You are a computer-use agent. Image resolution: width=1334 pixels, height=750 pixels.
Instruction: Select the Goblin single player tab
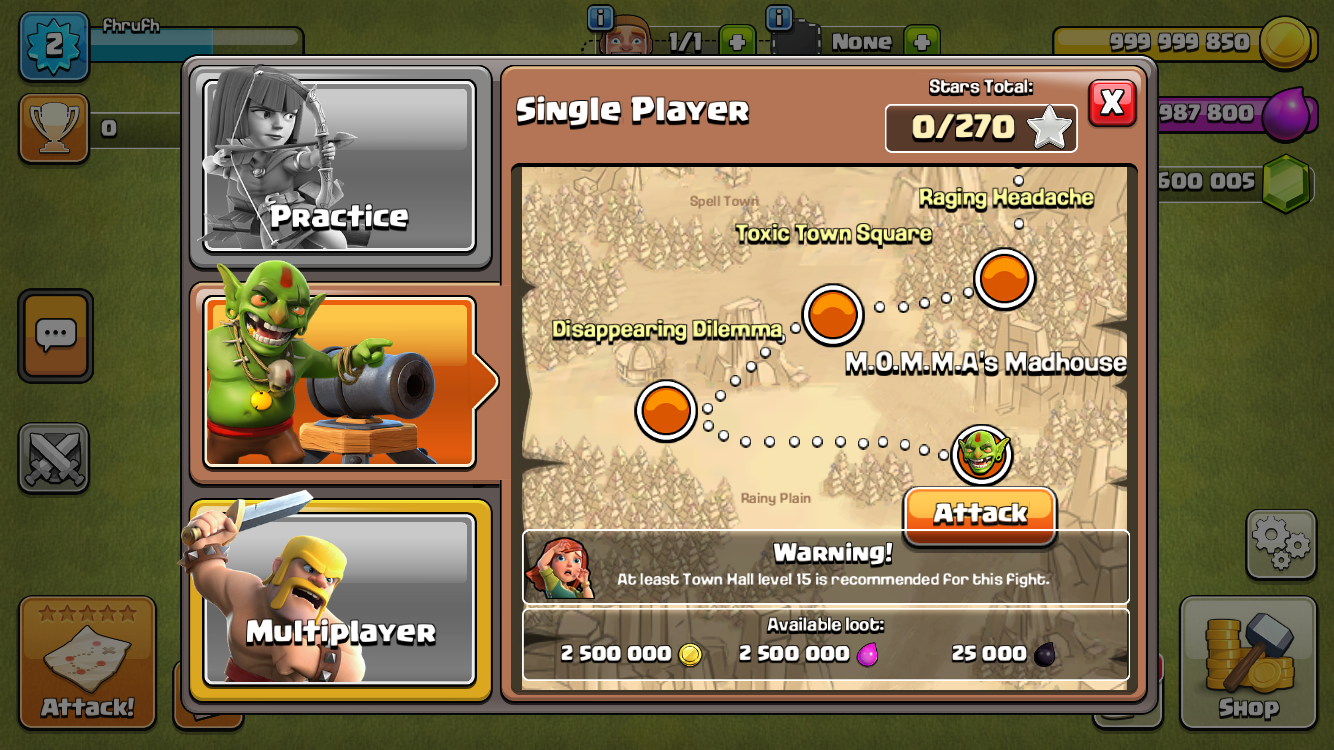(339, 381)
